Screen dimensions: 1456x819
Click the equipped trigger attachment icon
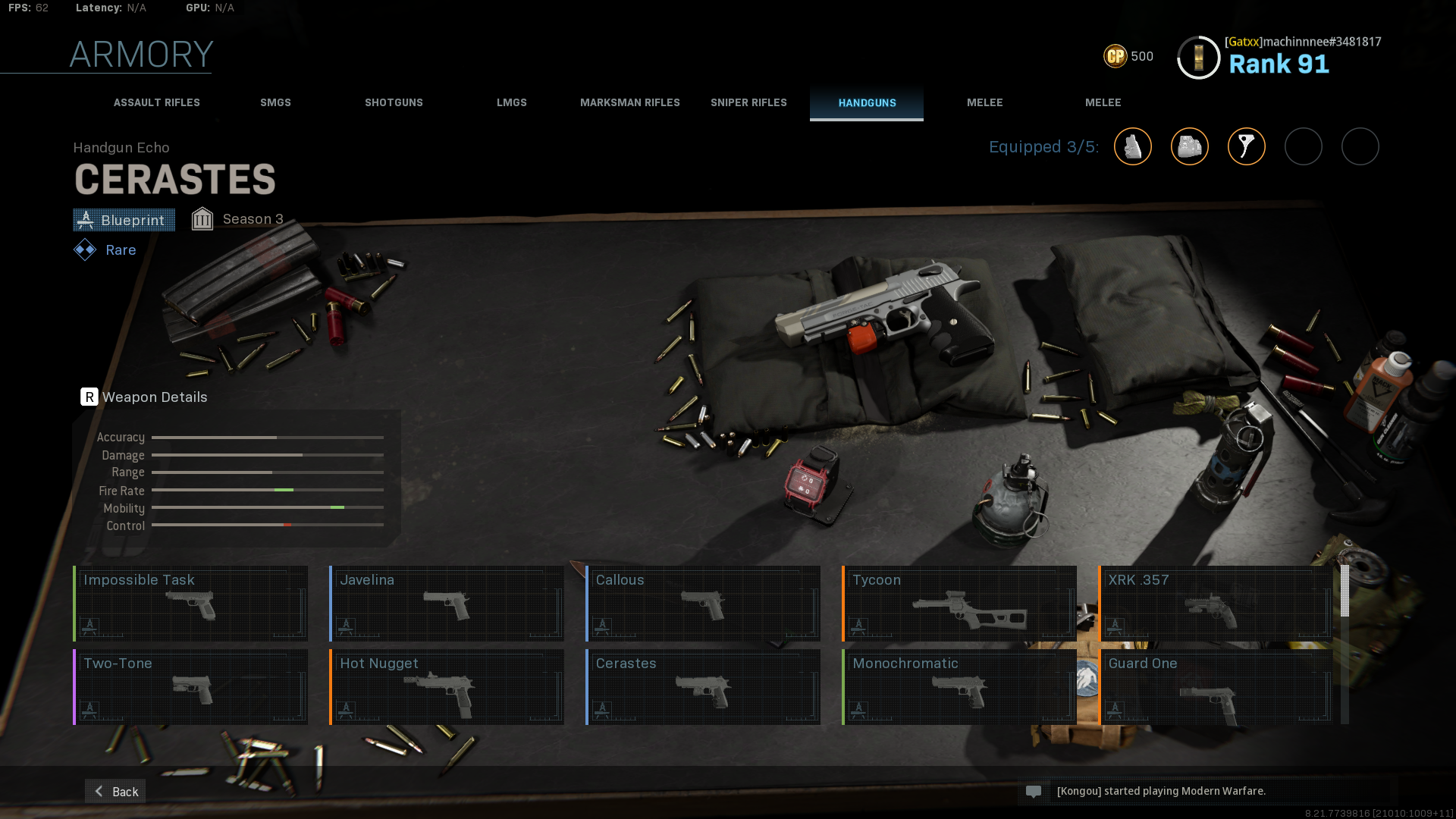point(1247,146)
